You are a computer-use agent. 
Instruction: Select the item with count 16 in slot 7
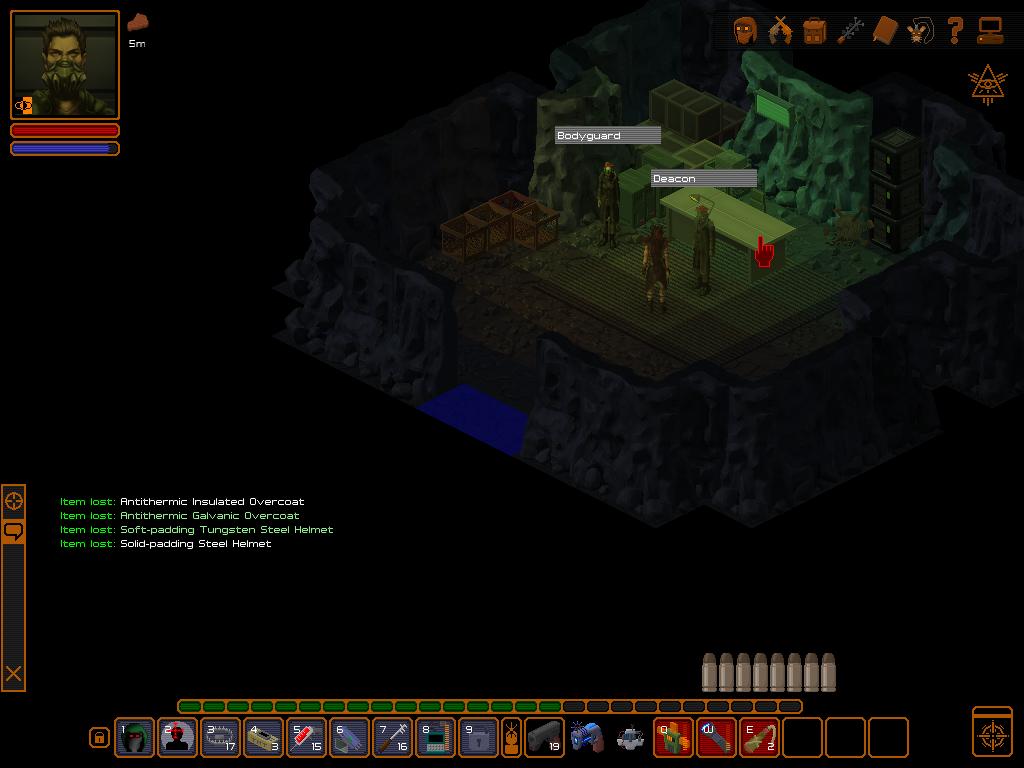[x=393, y=738]
